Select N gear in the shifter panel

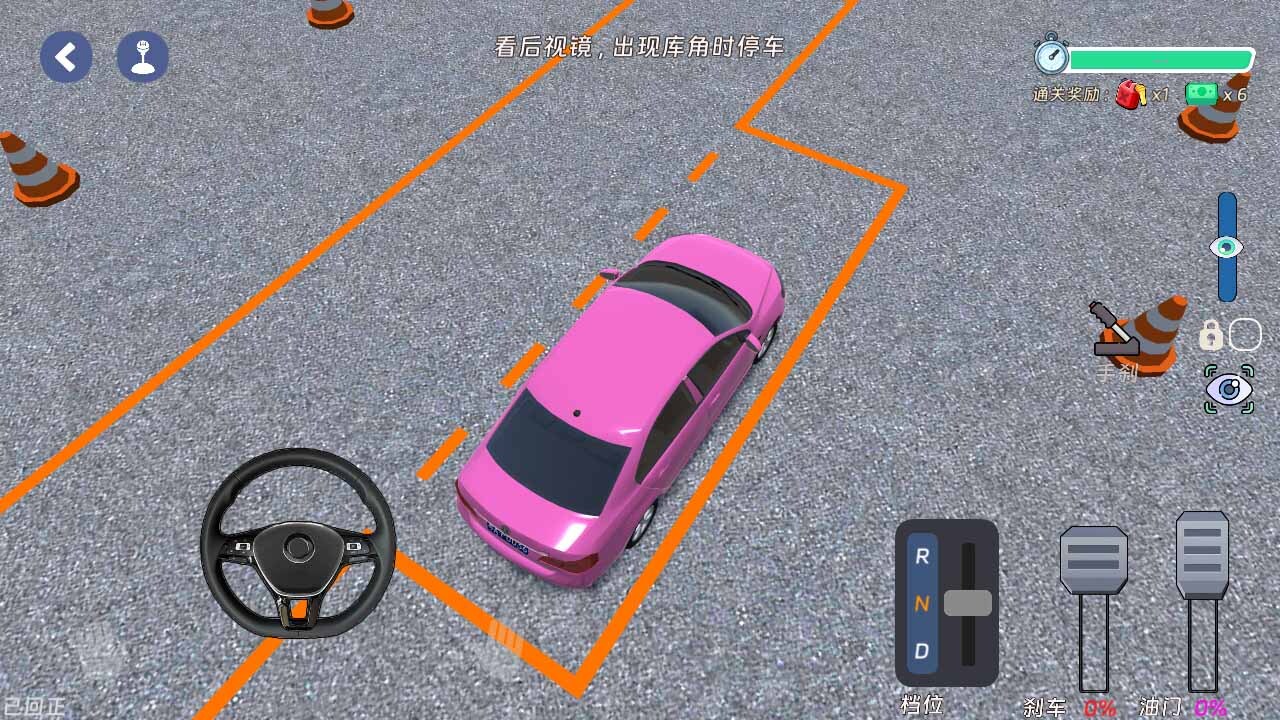[922, 605]
